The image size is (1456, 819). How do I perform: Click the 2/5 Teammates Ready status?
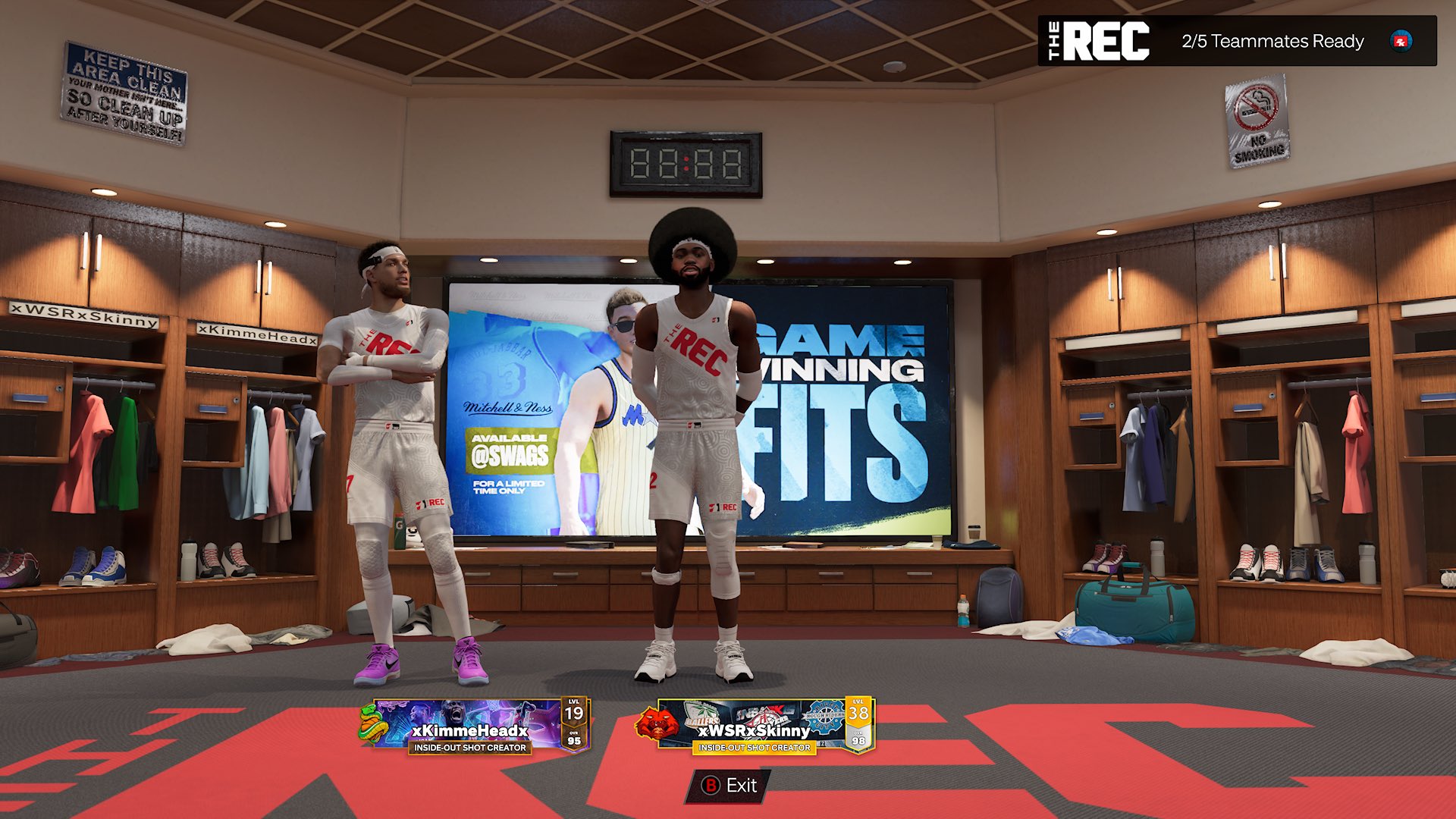pyautogui.click(x=1274, y=42)
